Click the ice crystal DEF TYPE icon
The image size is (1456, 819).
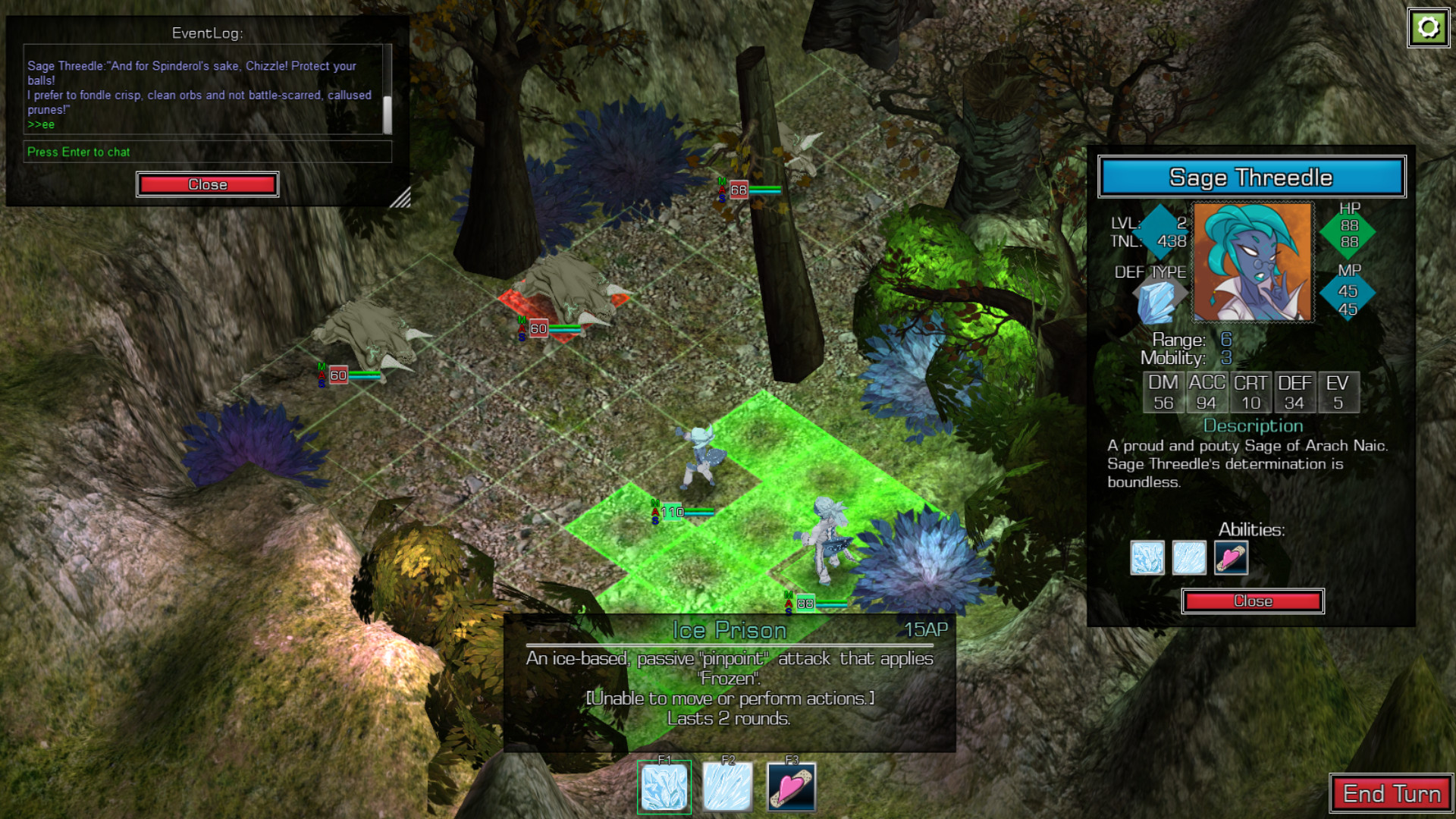click(x=1156, y=301)
